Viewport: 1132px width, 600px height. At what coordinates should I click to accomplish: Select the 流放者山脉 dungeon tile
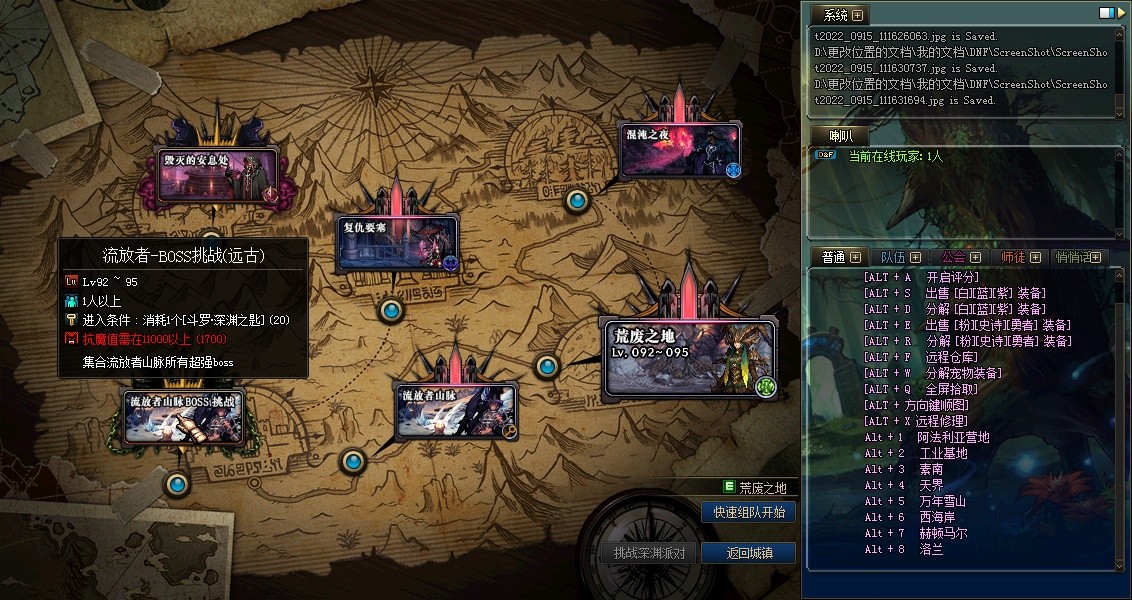(x=455, y=412)
